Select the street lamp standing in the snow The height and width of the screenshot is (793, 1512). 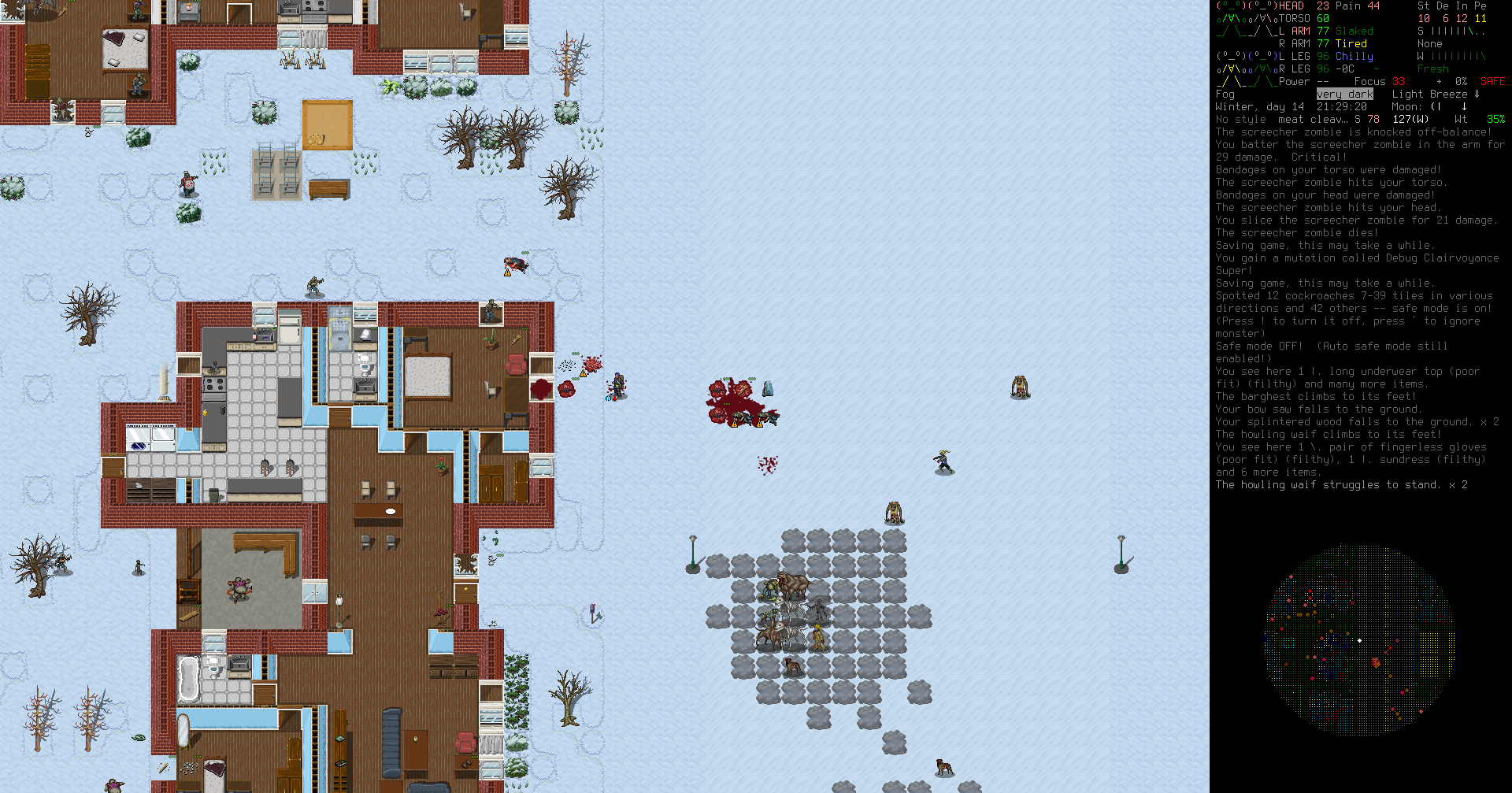point(692,553)
